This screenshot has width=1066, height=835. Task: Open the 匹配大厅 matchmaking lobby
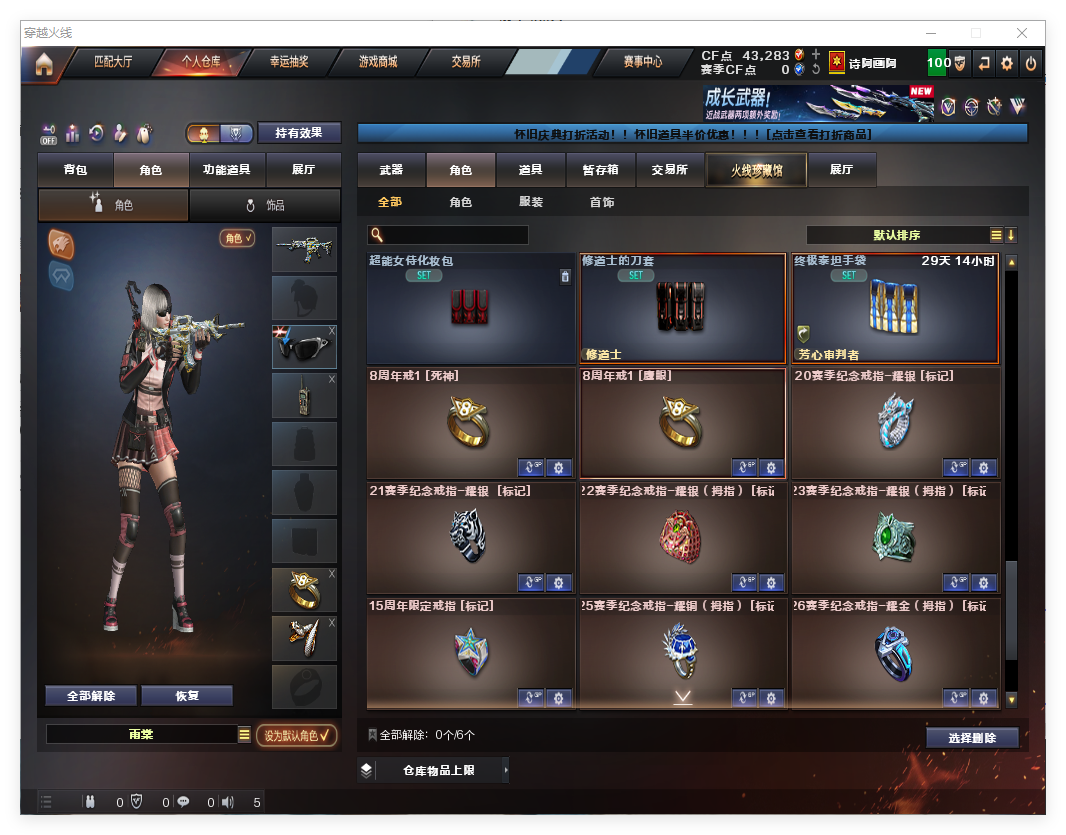click(x=112, y=62)
